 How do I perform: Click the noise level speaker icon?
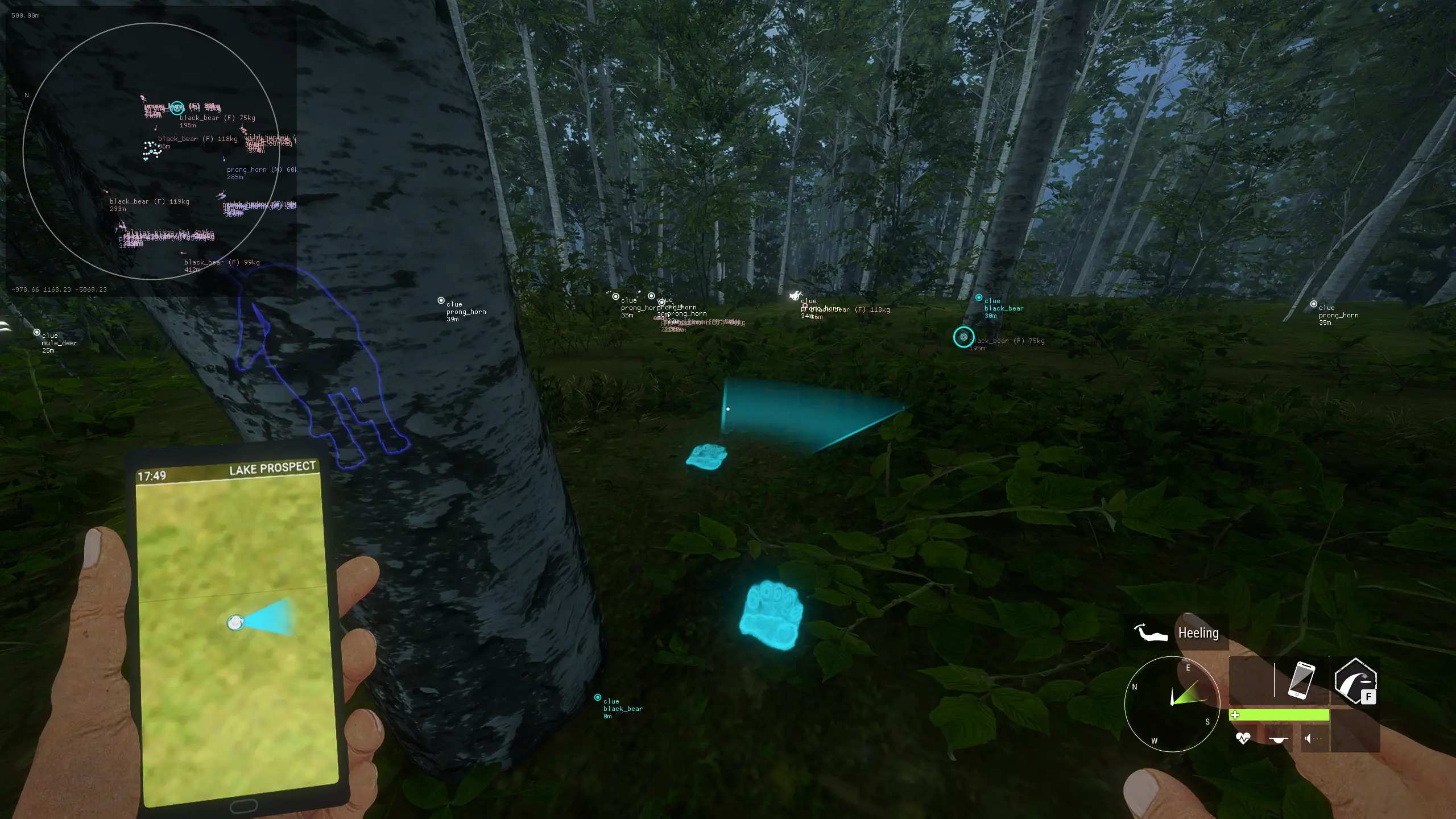click(x=1309, y=739)
